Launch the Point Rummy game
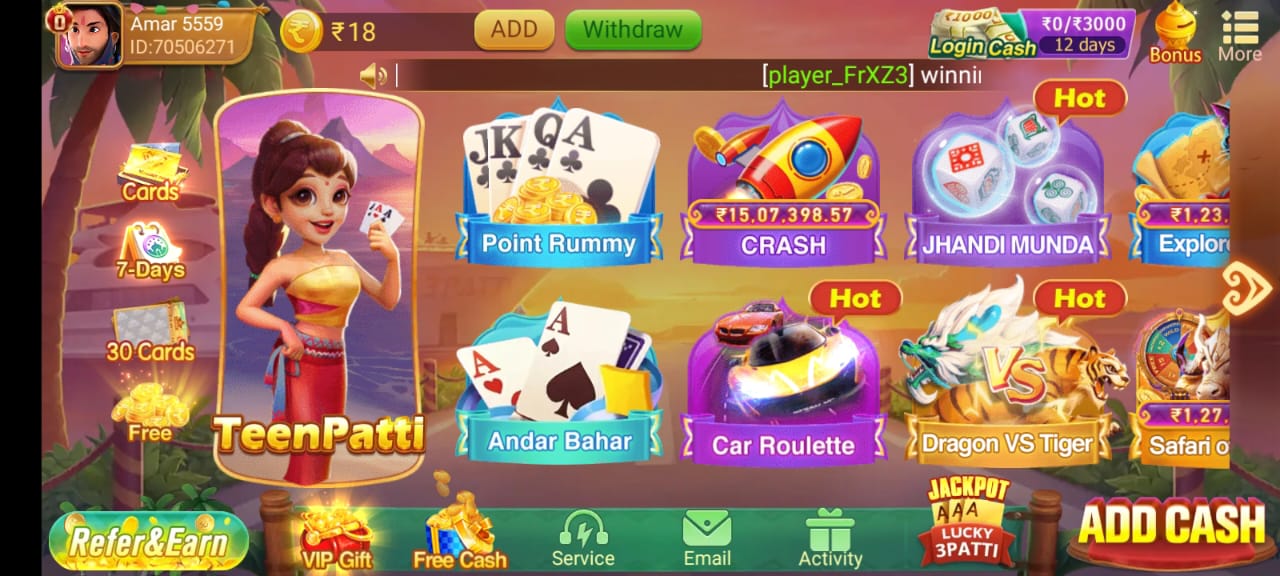The width and height of the screenshot is (1280, 576). pyautogui.click(x=558, y=190)
